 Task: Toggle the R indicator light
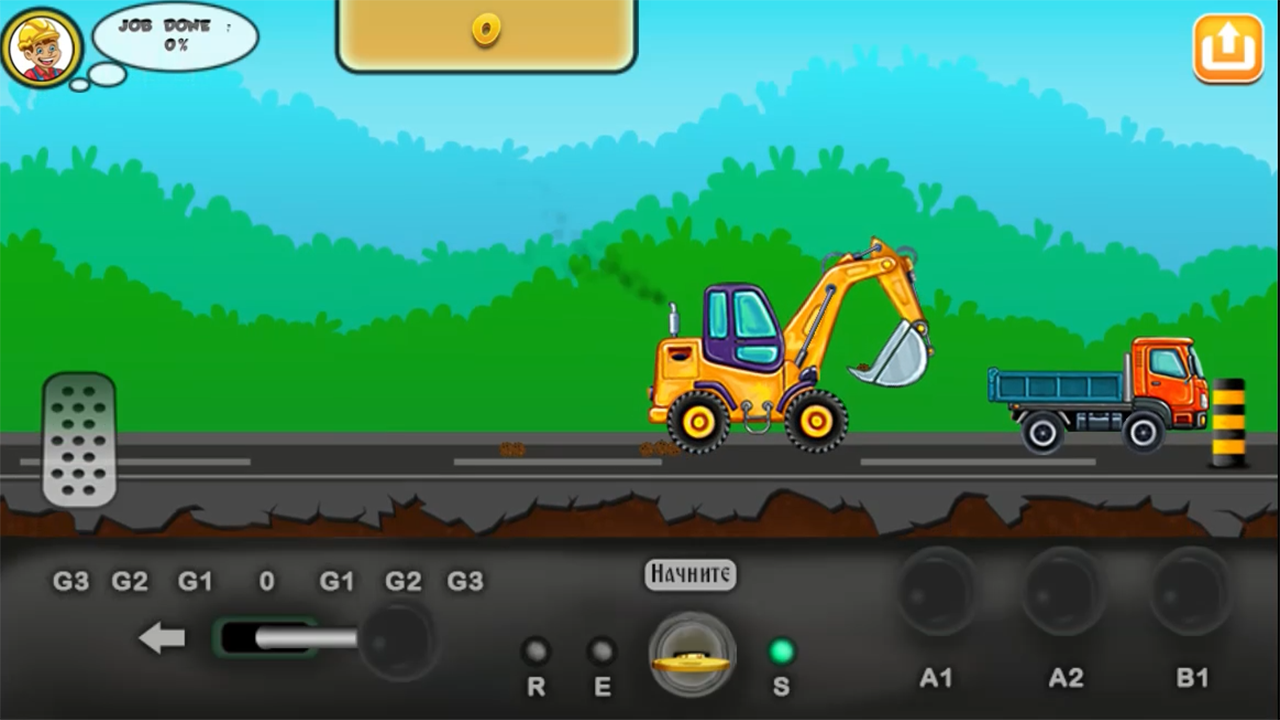tap(536, 650)
